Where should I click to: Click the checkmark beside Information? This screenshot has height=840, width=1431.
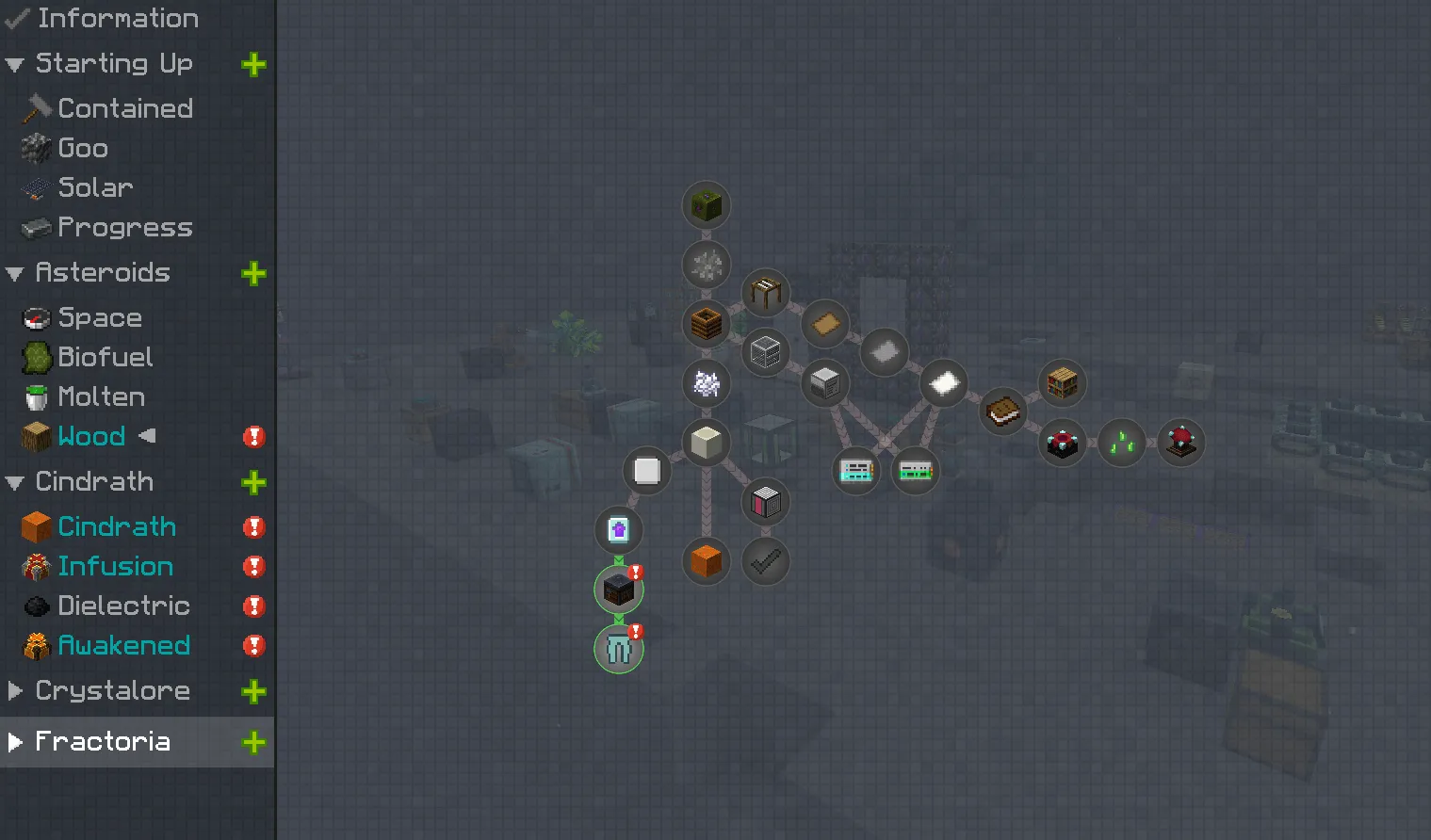click(x=14, y=18)
